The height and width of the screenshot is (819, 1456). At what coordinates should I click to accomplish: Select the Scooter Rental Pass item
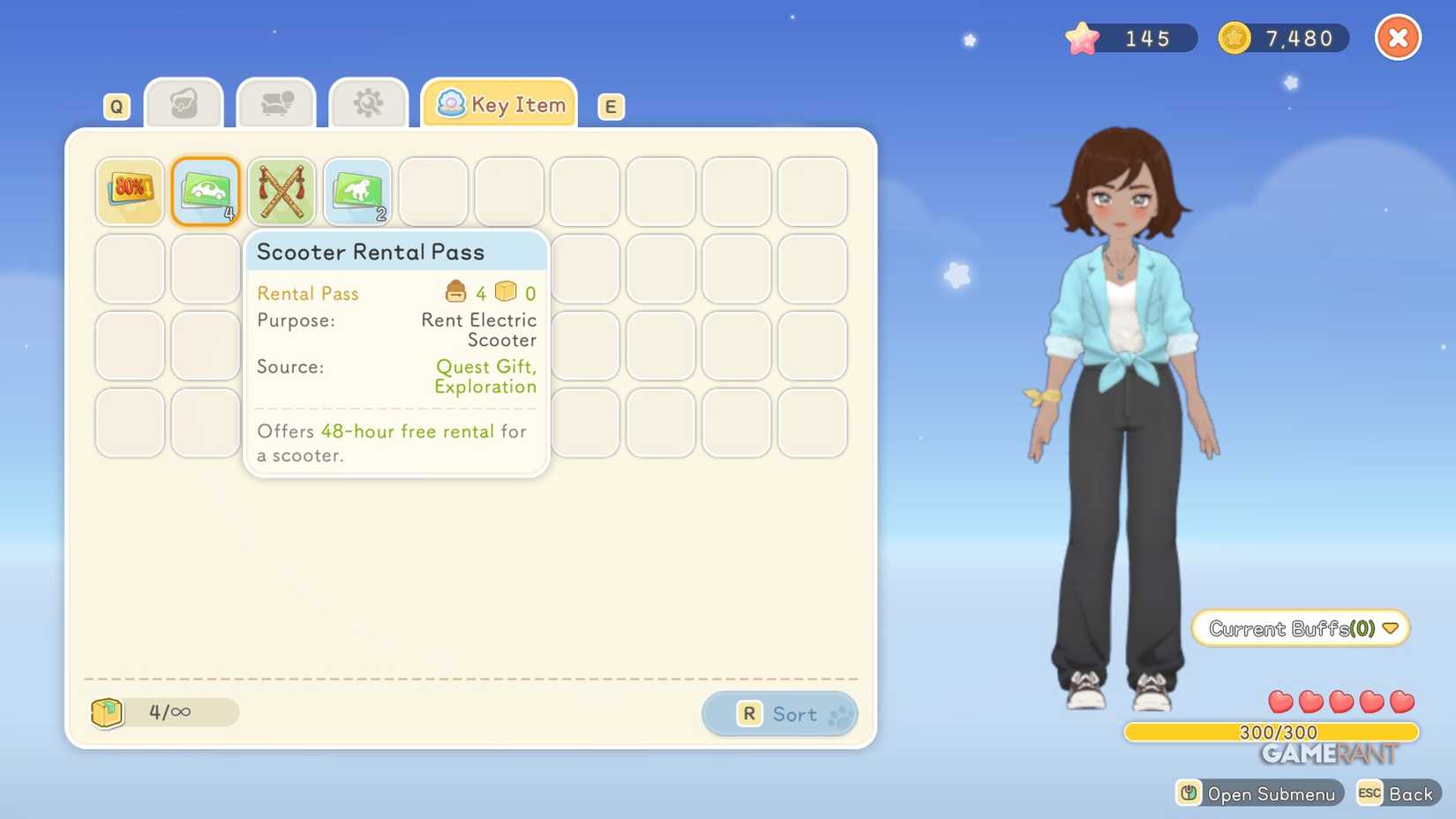click(x=205, y=190)
